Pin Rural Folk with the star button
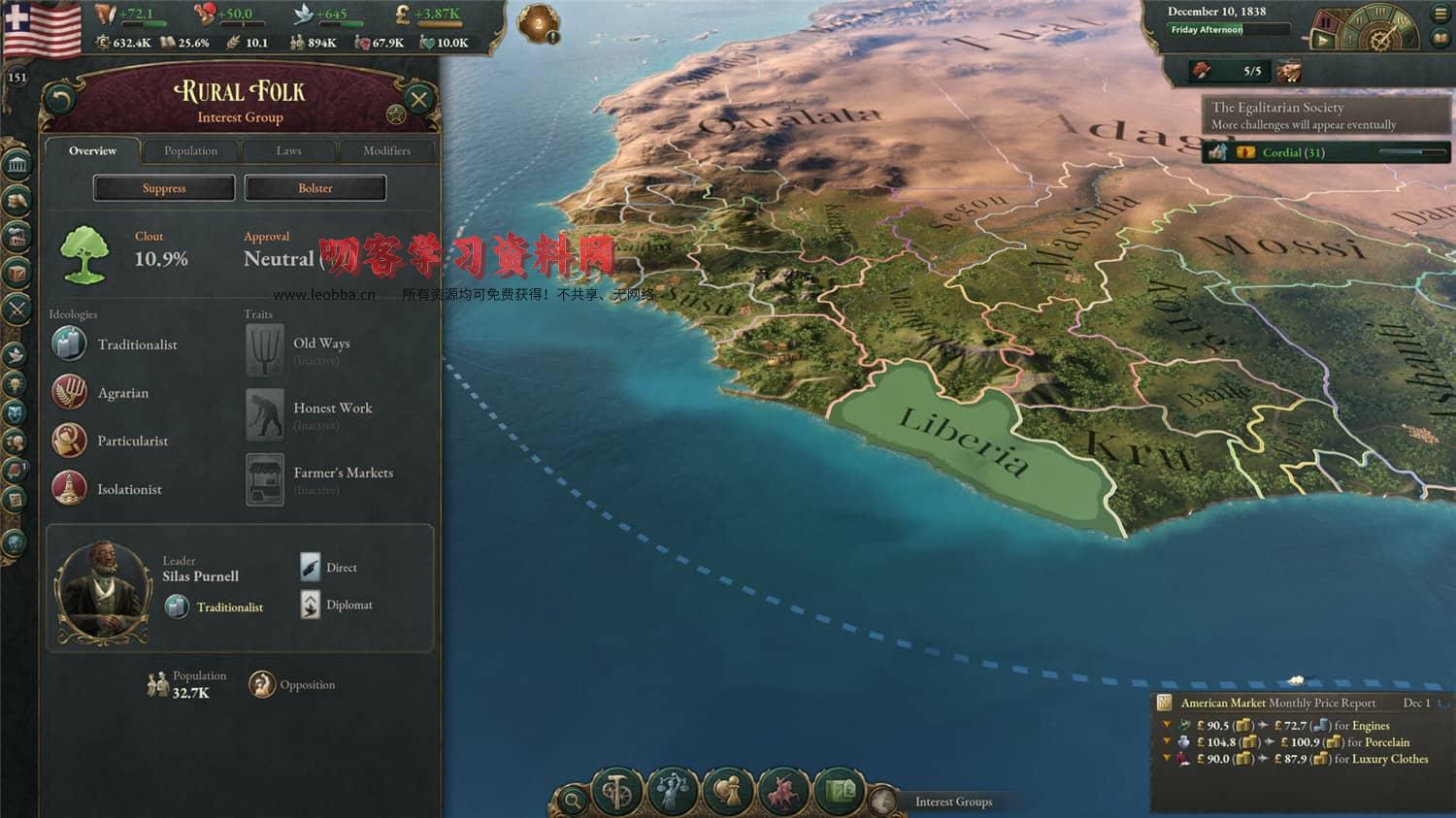 click(396, 115)
